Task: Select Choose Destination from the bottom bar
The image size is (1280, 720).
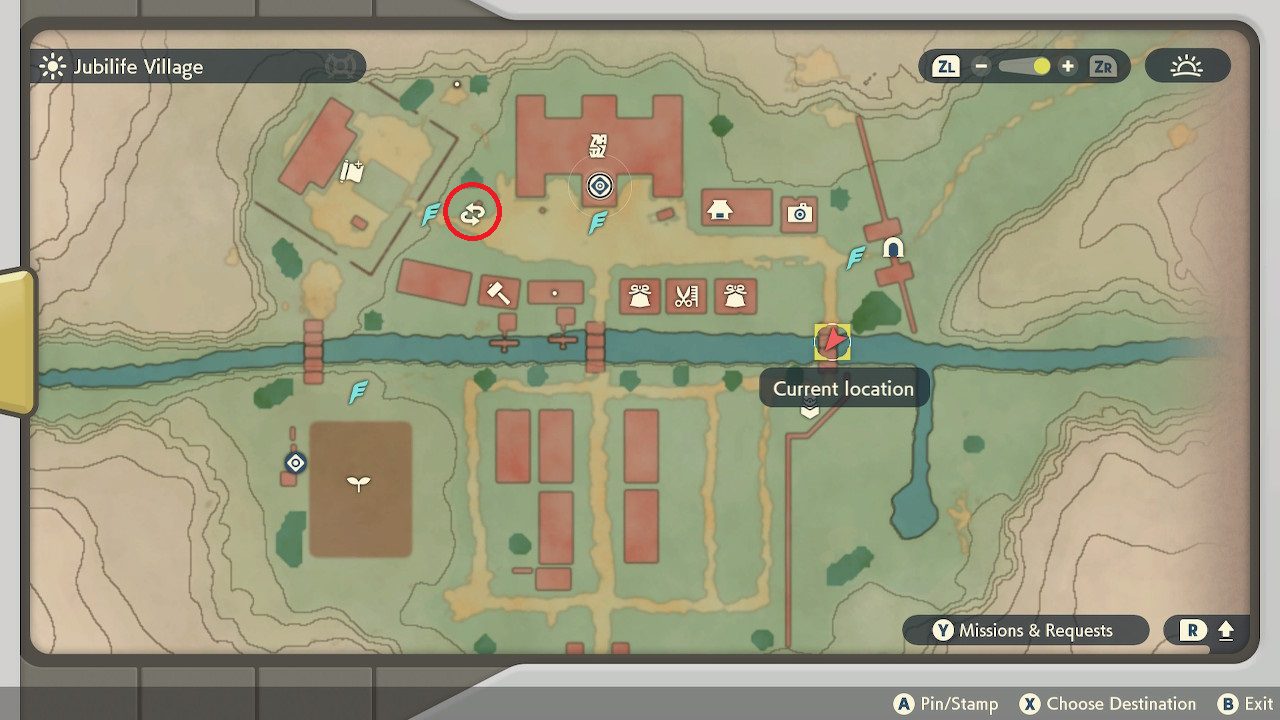Action: tap(1112, 703)
